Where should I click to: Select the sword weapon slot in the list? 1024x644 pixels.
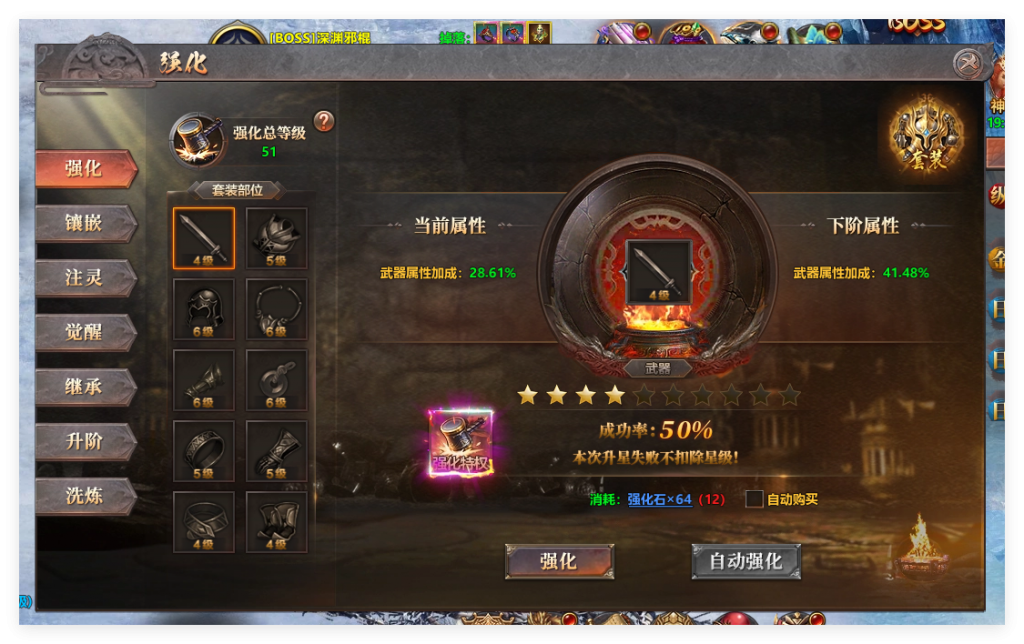204,238
